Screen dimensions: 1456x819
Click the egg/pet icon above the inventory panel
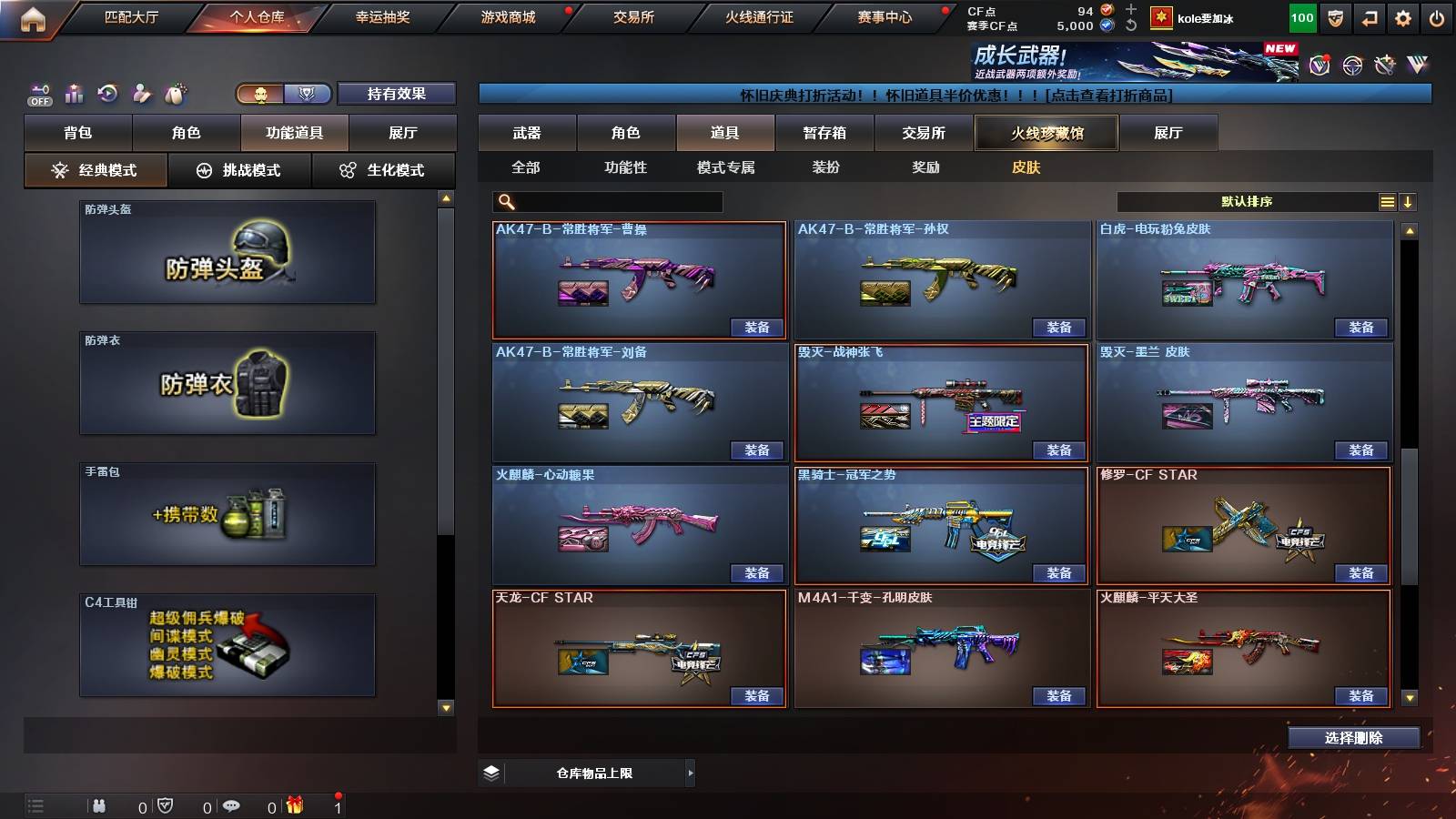pyautogui.click(x=176, y=94)
